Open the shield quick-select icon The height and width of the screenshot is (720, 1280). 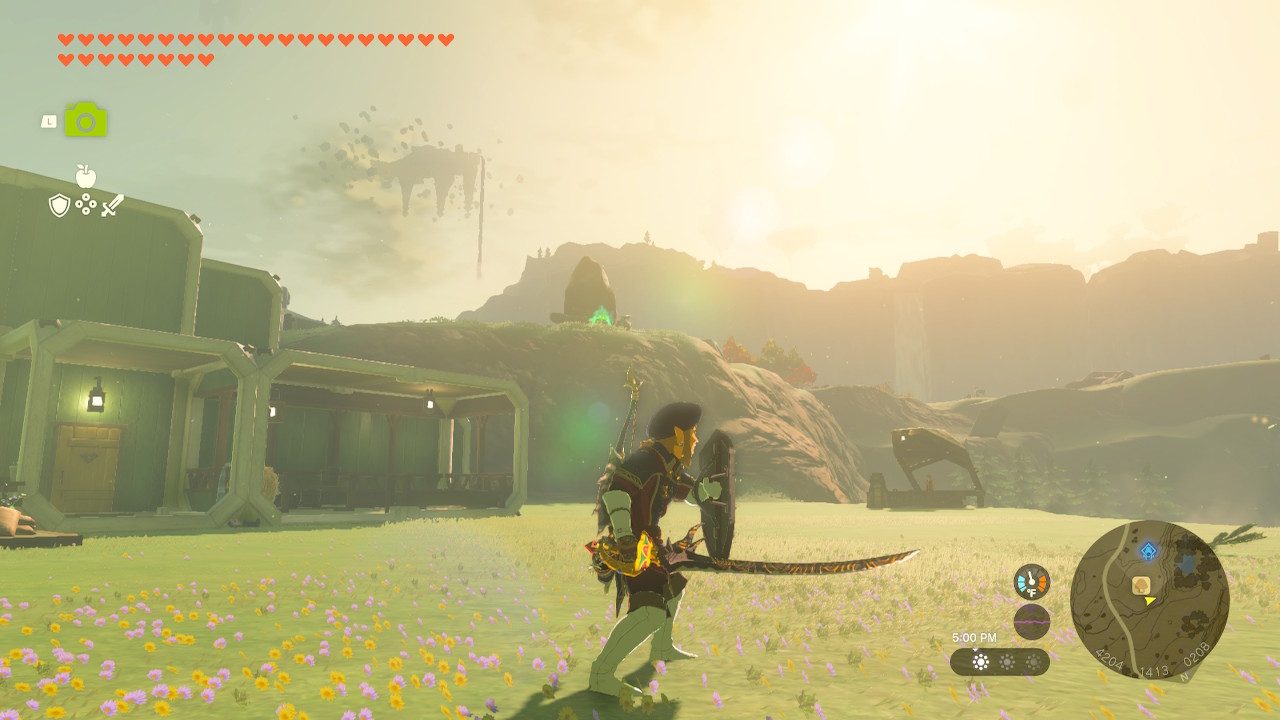(x=60, y=205)
